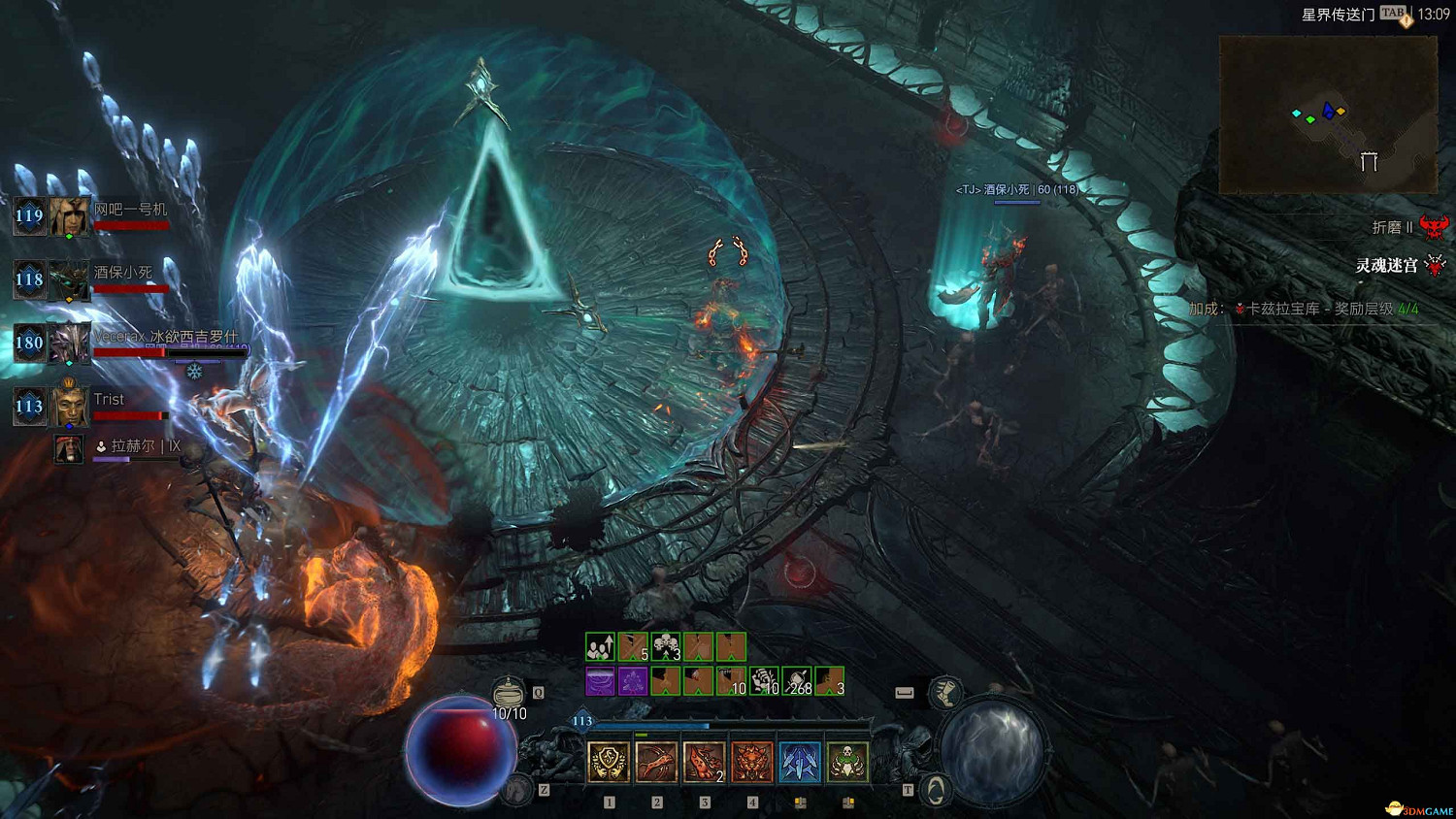
Task: Select mercenary 拉赫尔 portrait
Action: [x=68, y=448]
